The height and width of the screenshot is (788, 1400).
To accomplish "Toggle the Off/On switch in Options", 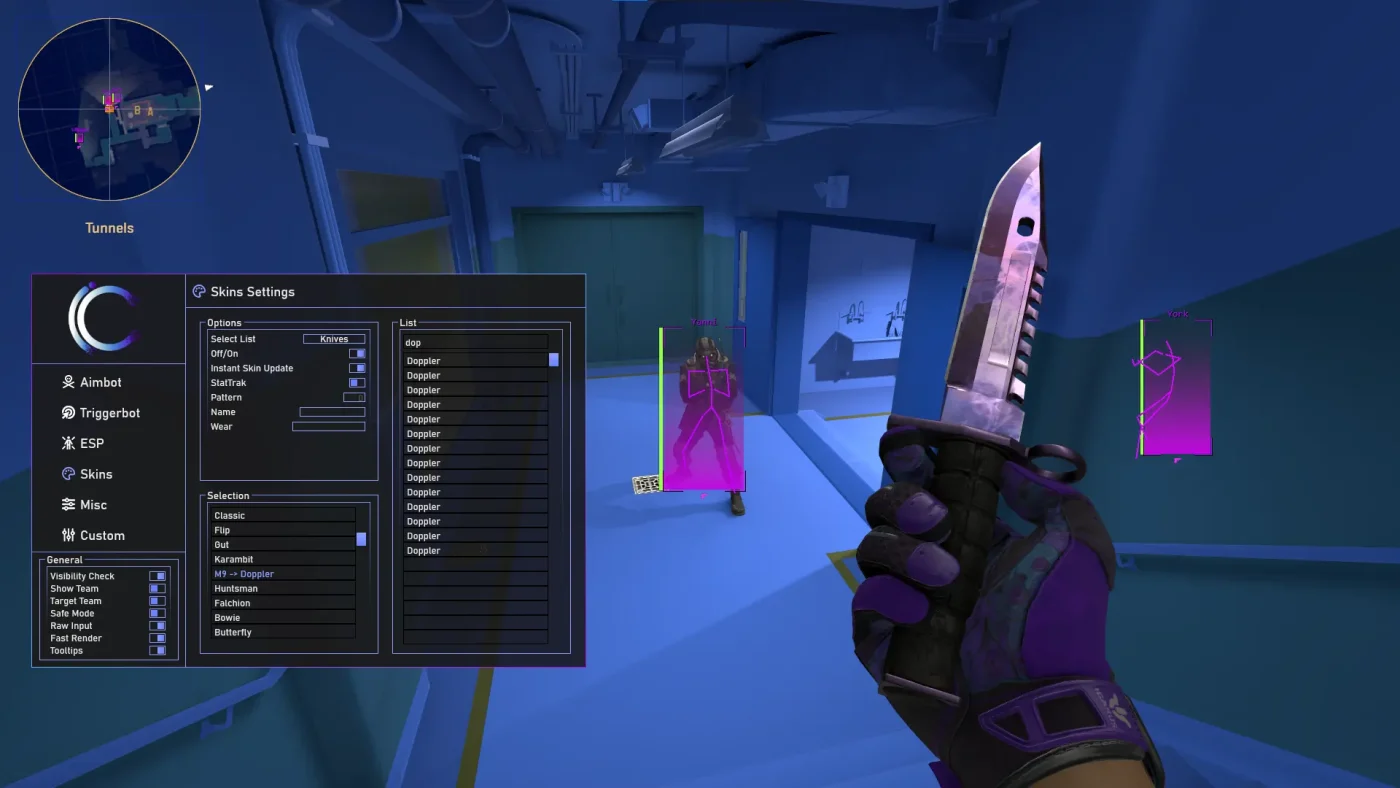I will coord(357,353).
